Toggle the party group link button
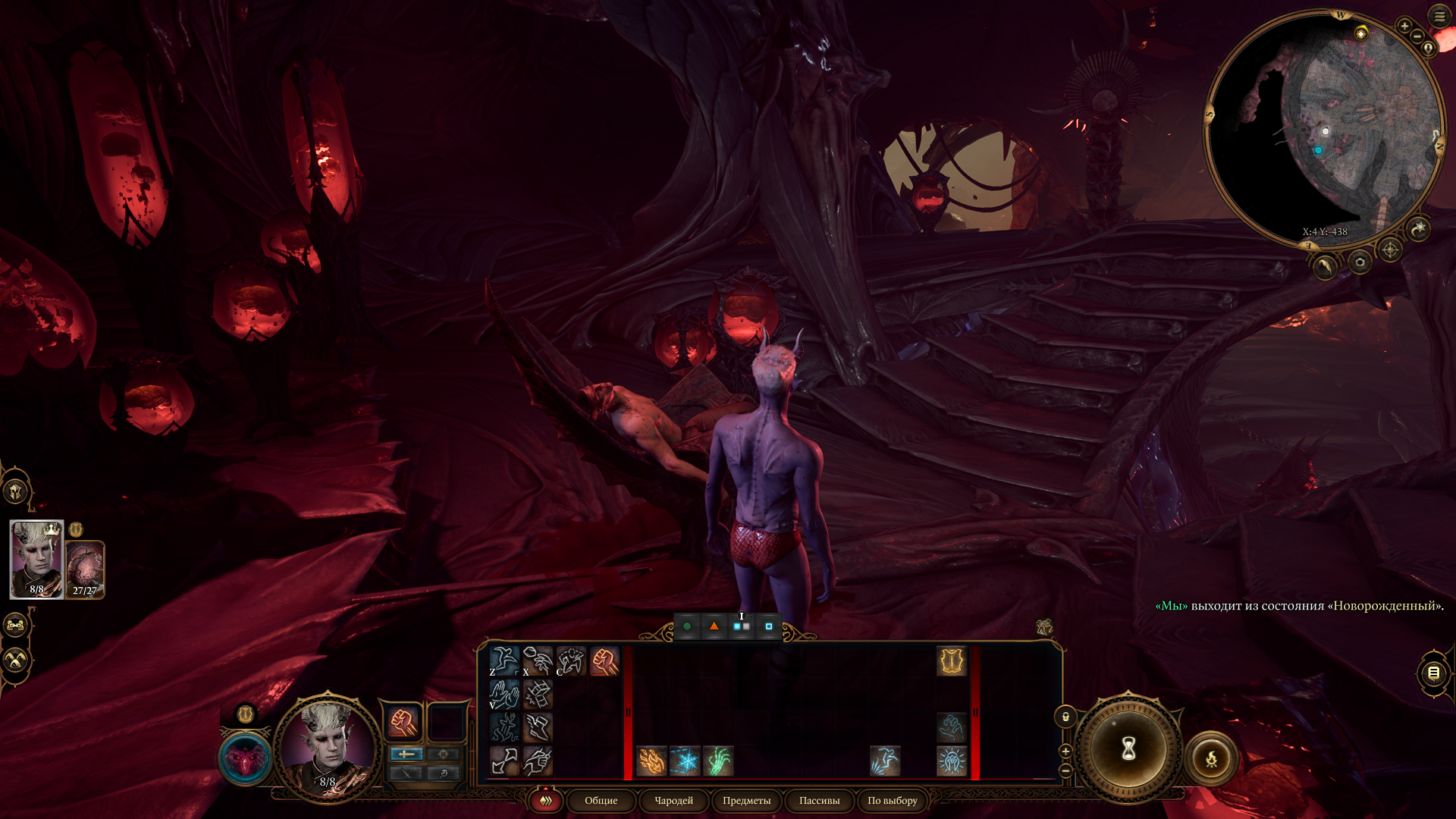Viewport: 1456px width, 819px height. click(x=16, y=626)
